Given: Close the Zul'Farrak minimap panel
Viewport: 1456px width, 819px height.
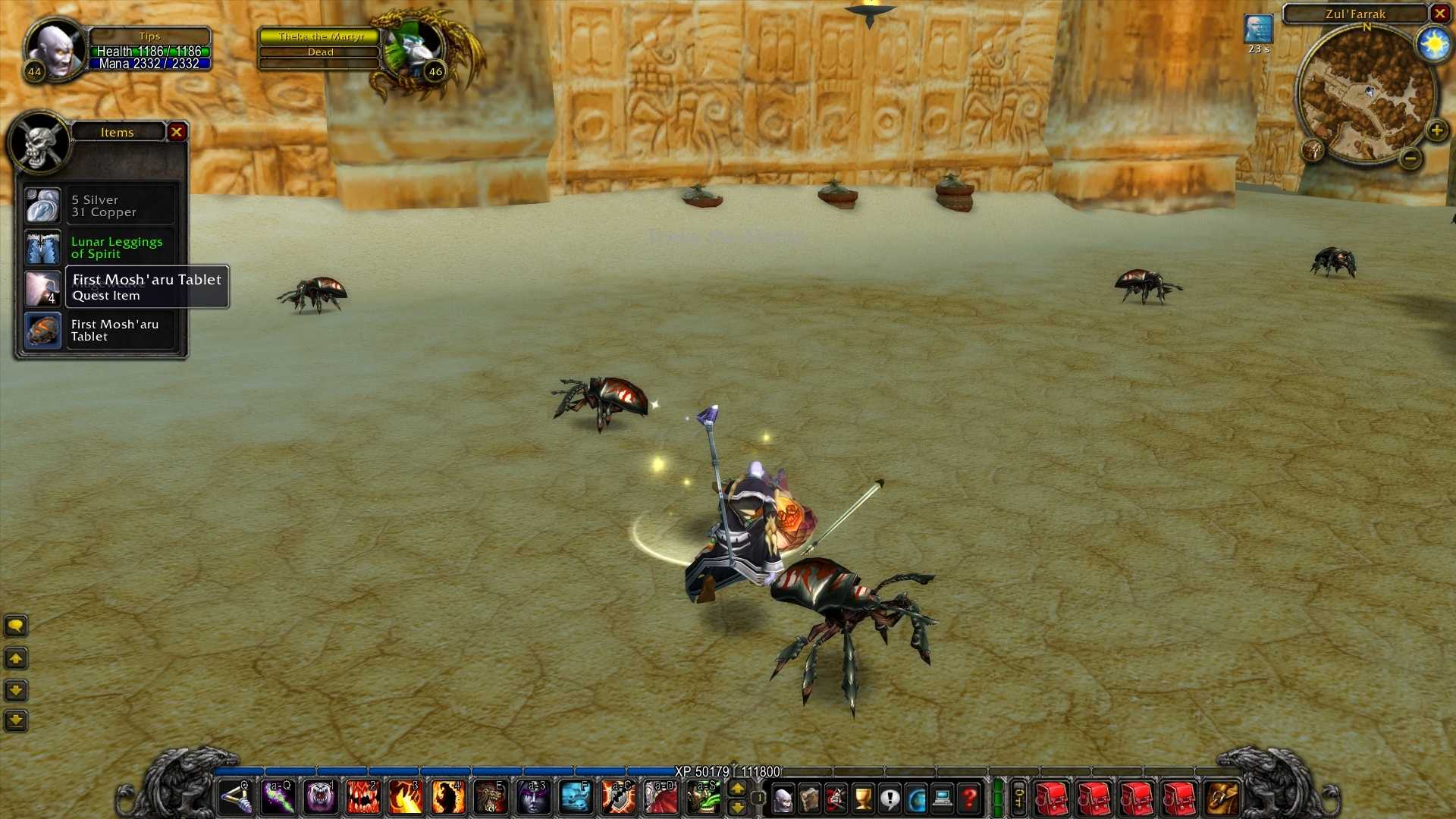Looking at the screenshot, I should (1439, 14).
